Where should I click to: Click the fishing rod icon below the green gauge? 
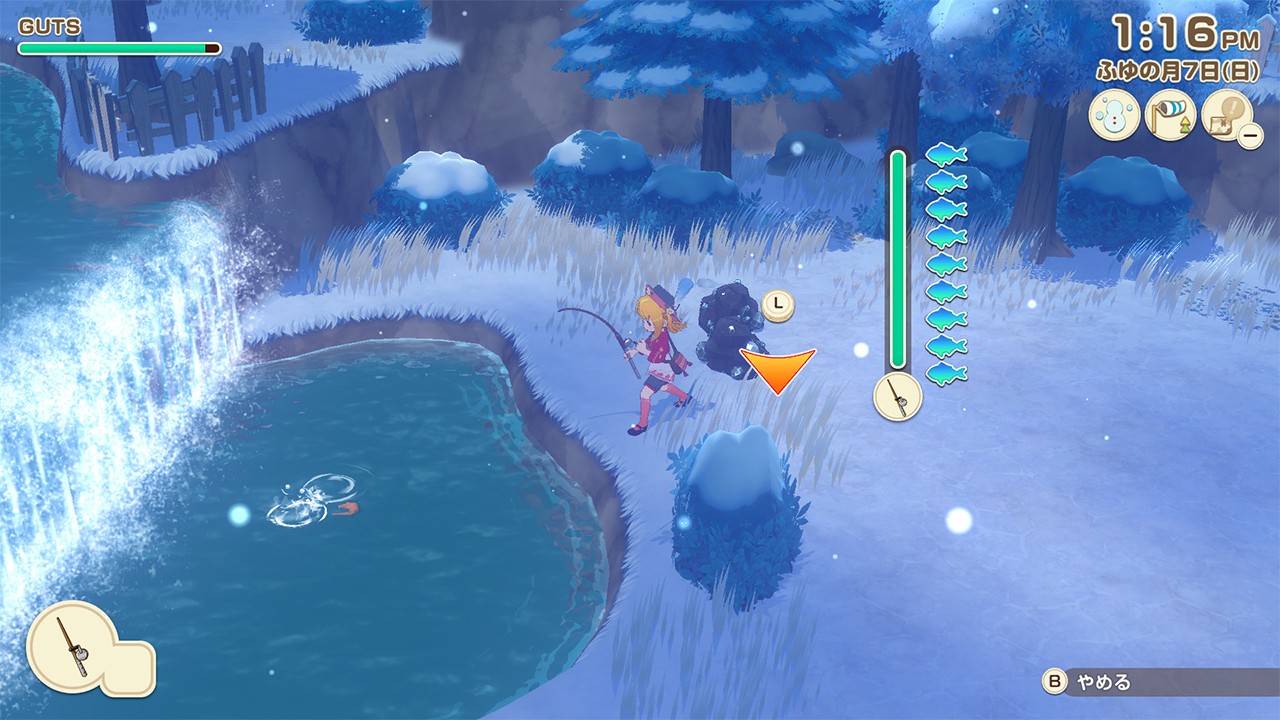[898, 397]
